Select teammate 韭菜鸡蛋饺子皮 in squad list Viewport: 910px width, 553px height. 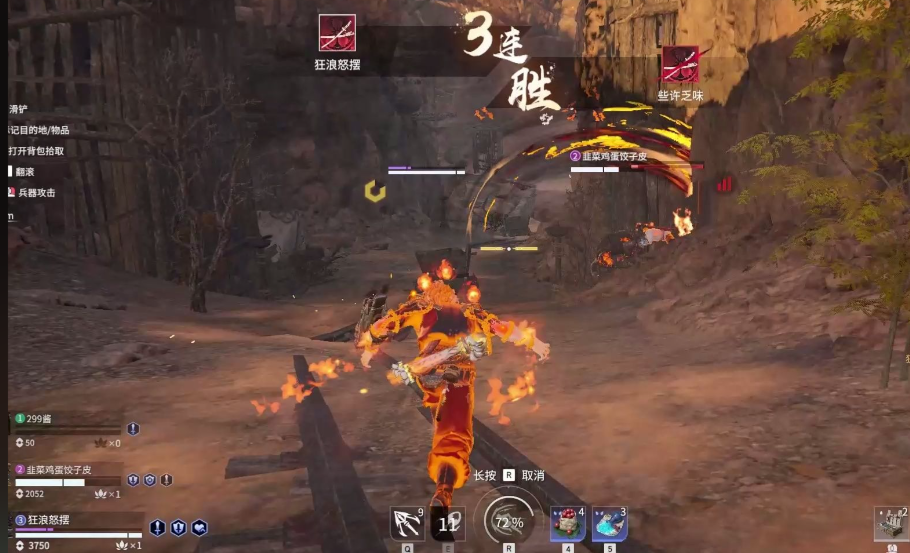click(x=57, y=469)
